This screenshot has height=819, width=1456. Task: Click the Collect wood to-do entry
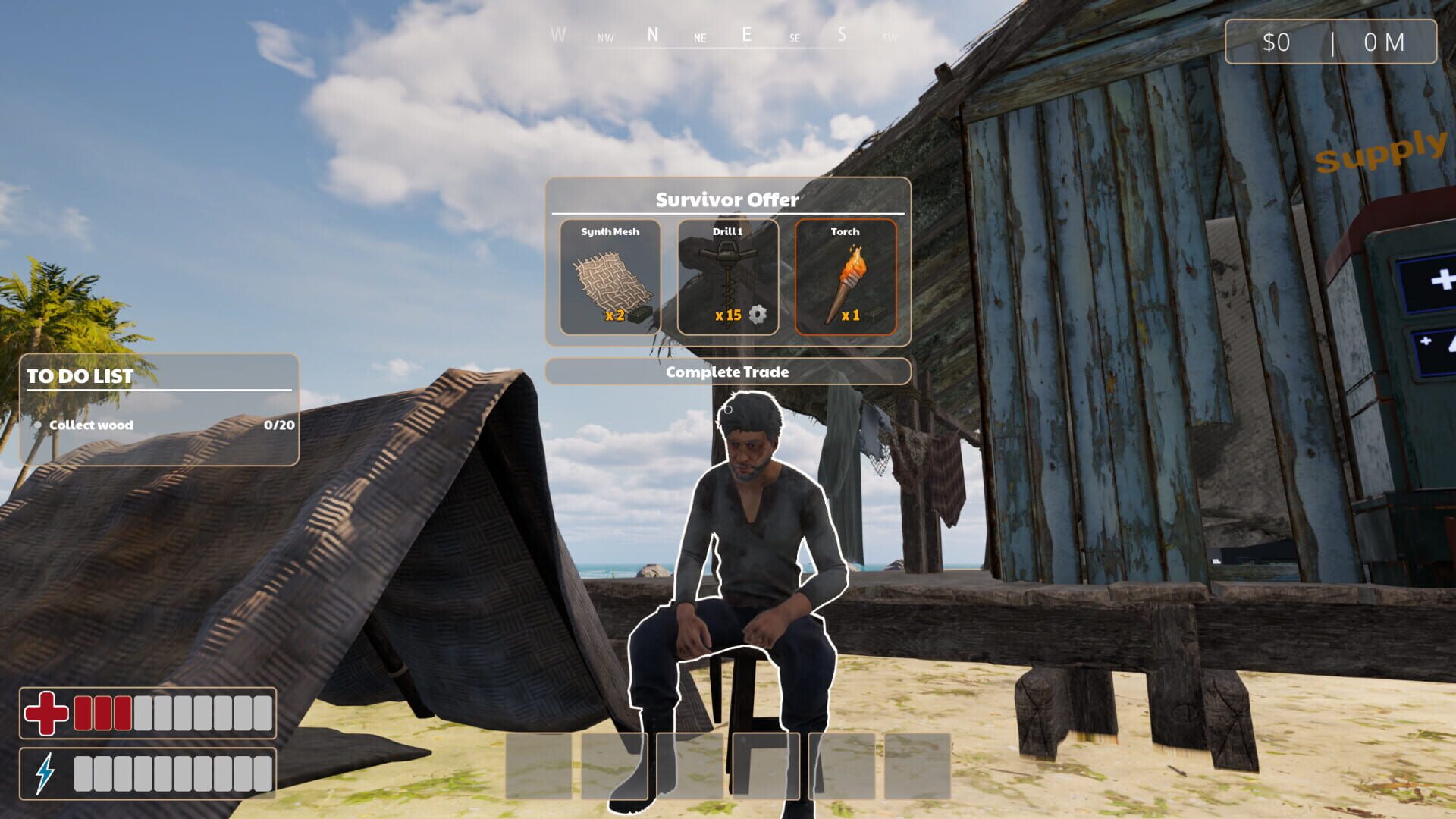(90, 425)
